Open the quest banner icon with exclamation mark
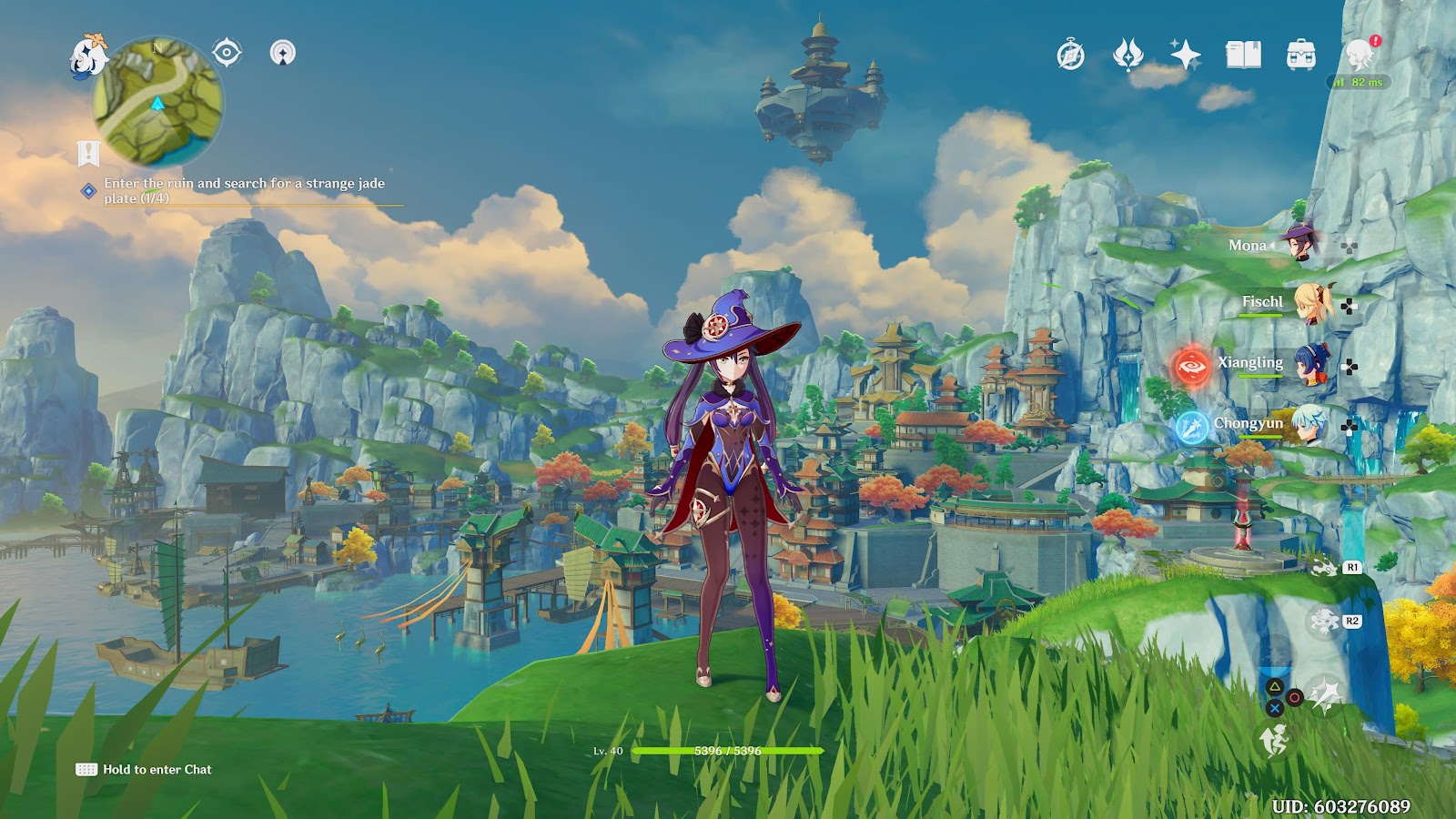This screenshot has height=819, width=1456. [88, 154]
